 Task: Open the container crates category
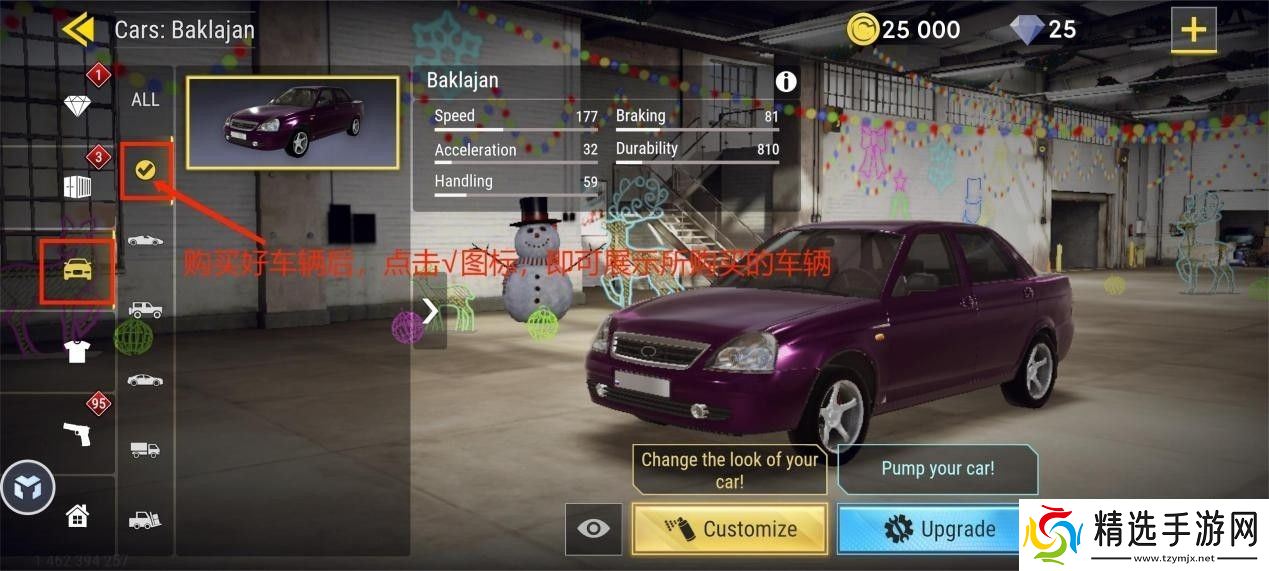pos(77,187)
